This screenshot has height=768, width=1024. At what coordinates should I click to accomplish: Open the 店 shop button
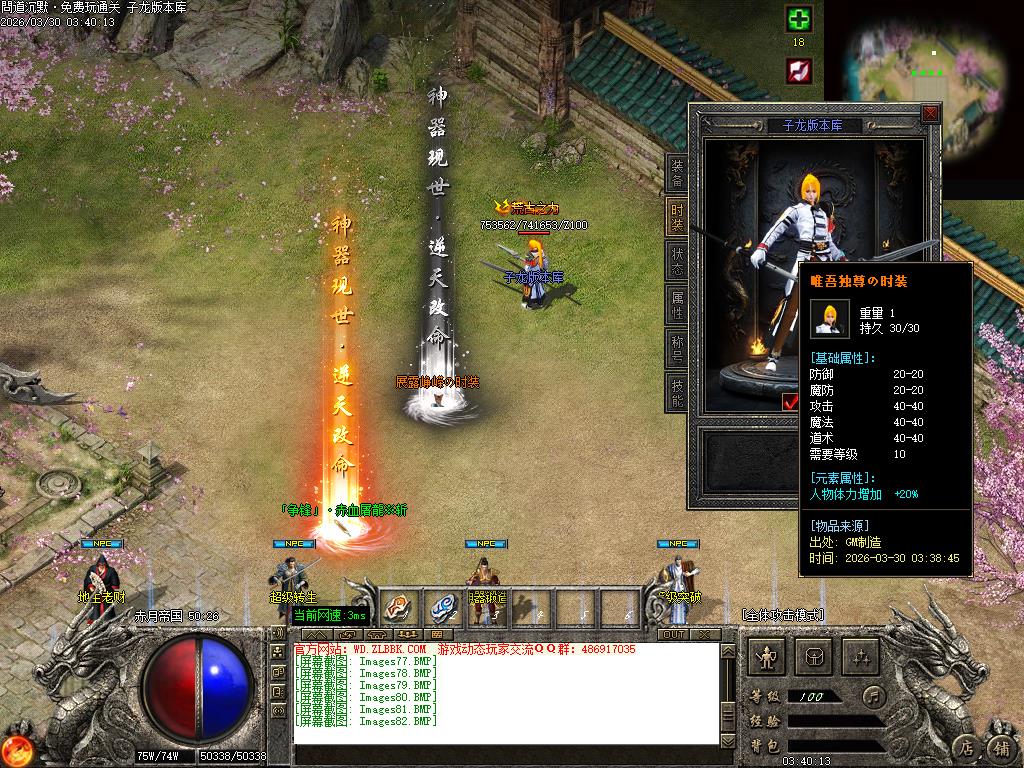pyautogui.click(x=966, y=746)
